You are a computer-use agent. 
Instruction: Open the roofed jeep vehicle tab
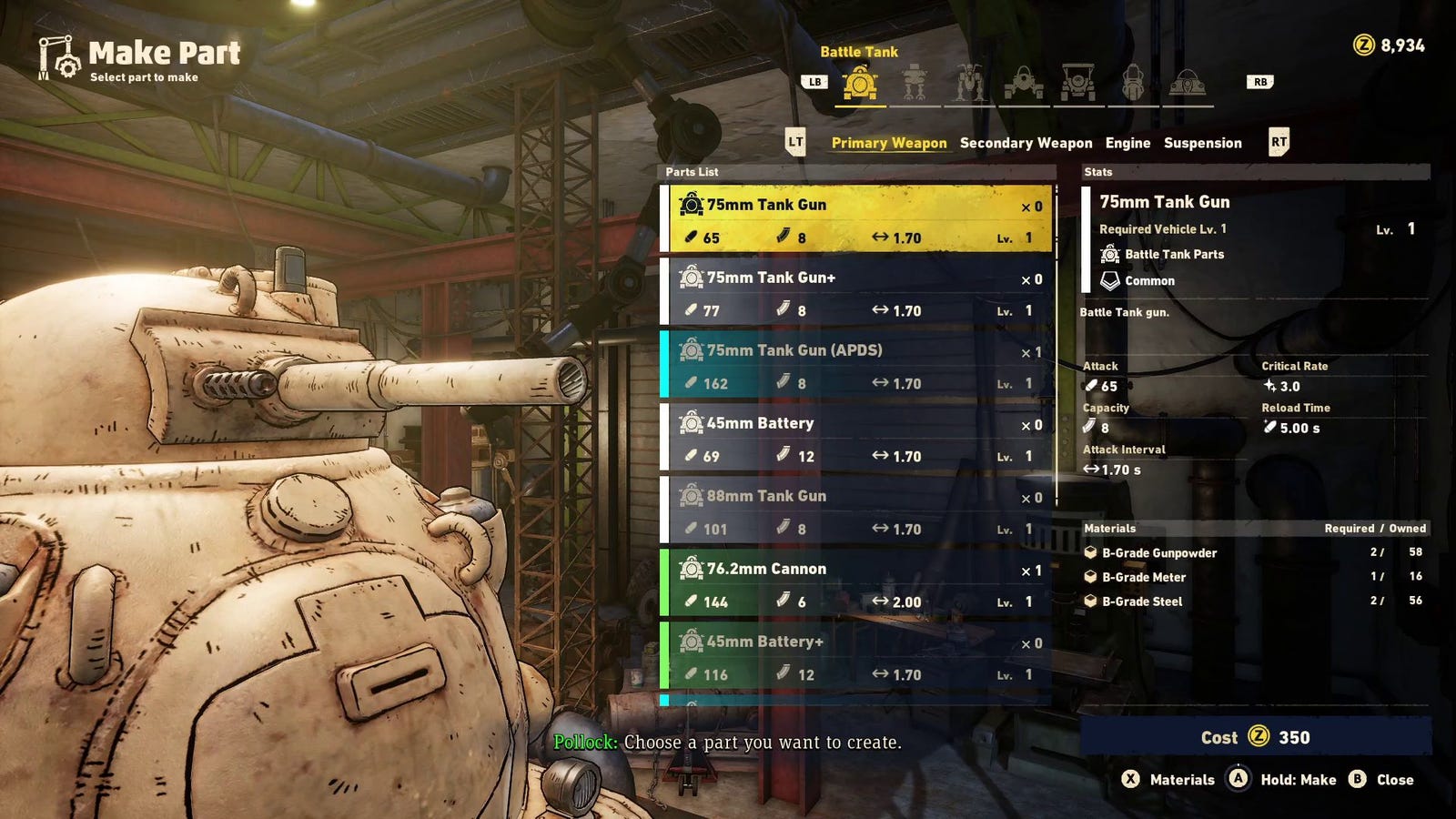click(1077, 85)
